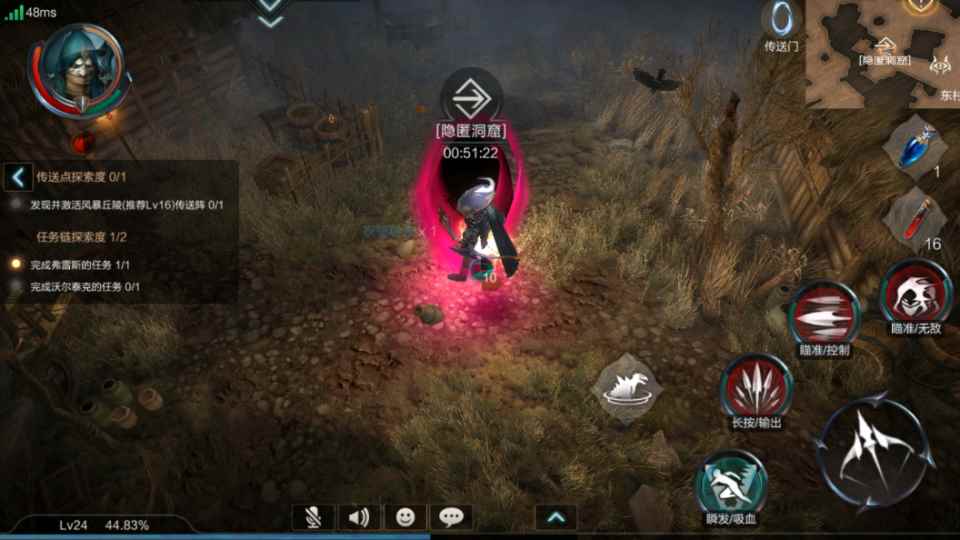Activate the 瞬发/吸血 dash skill
The image size is (960, 540).
tap(731, 482)
